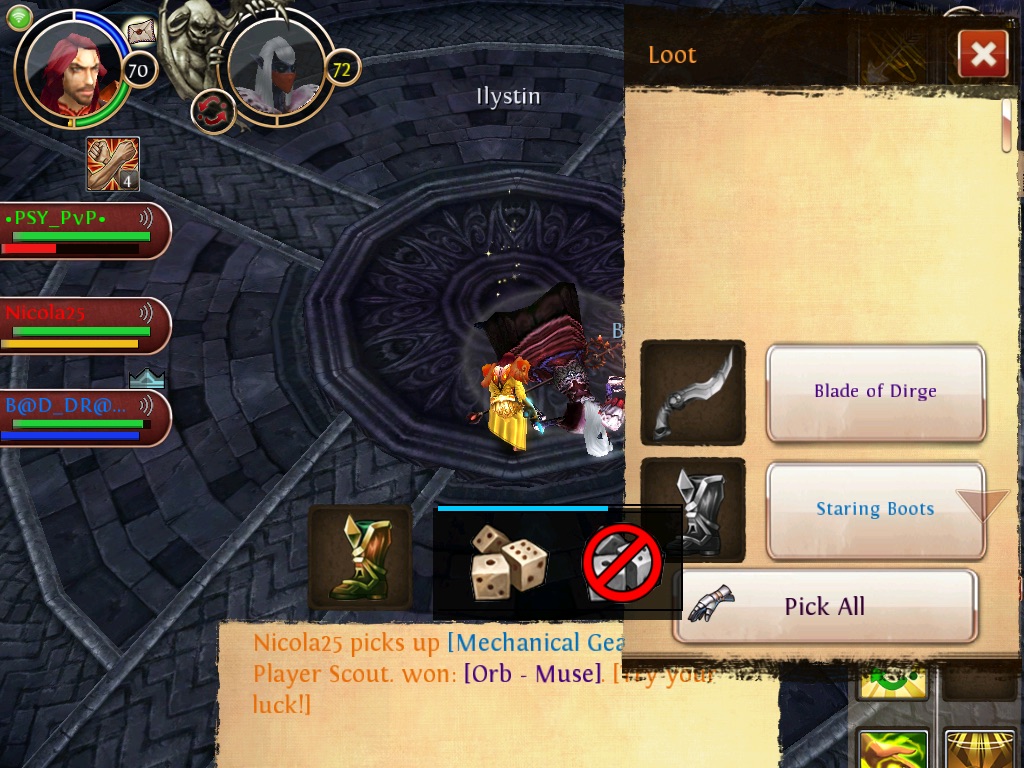Click the targeted enemy portrait
The height and width of the screenshot is (768, 1024).
(x=275, y=66)
